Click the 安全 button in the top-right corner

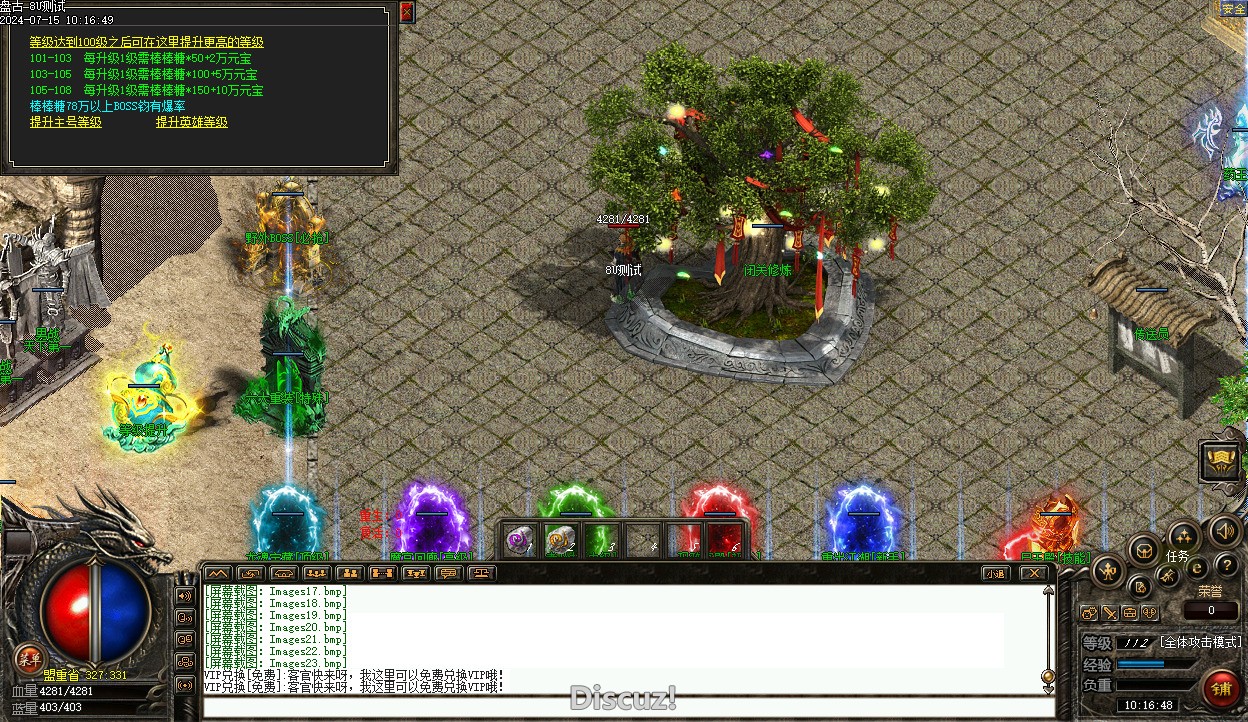tap(1233, 9)
